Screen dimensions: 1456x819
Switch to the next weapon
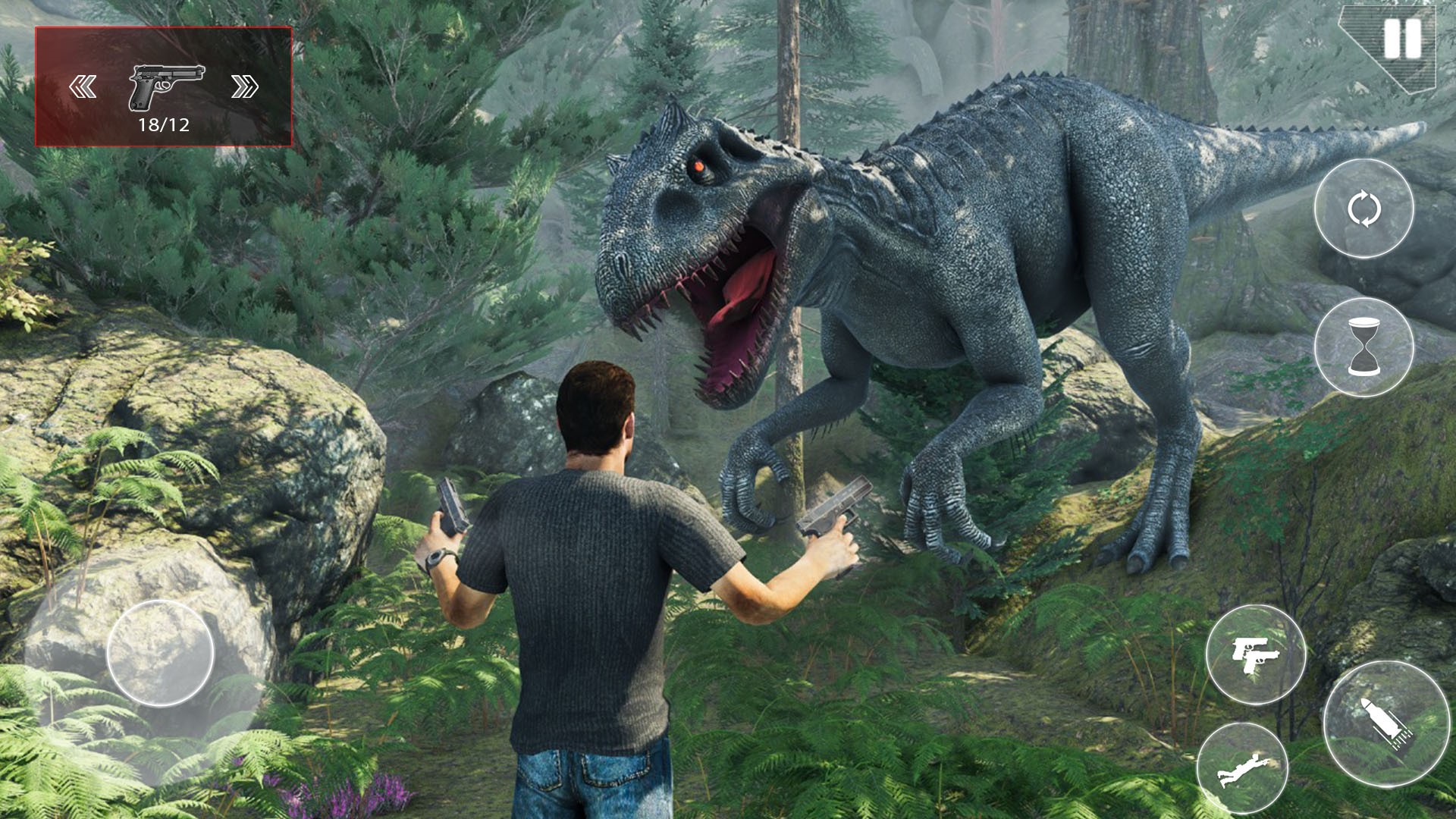point(244,87)
